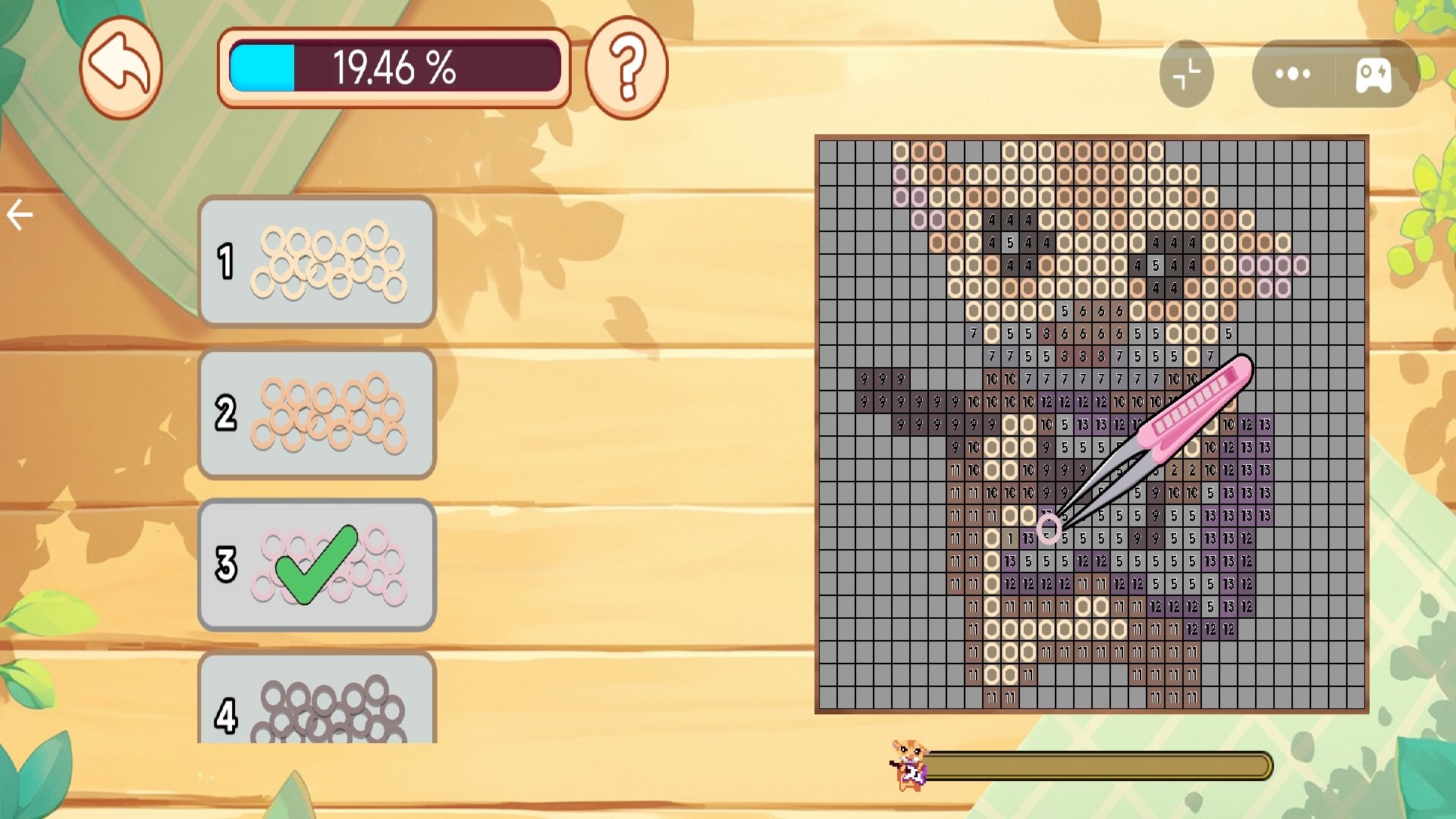The height and width of the screenshot is (819, 1456).
Task: Open the three-dot more options menu
Action: point(1292,74)
